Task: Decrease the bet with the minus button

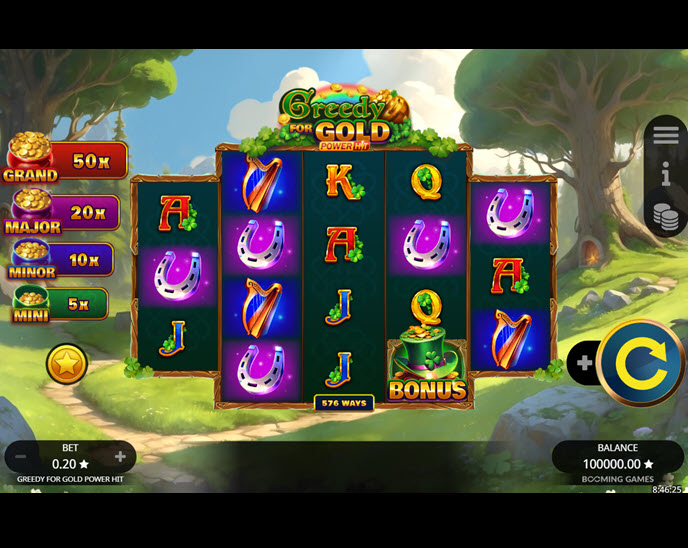Action: click(x=20, y=457)
